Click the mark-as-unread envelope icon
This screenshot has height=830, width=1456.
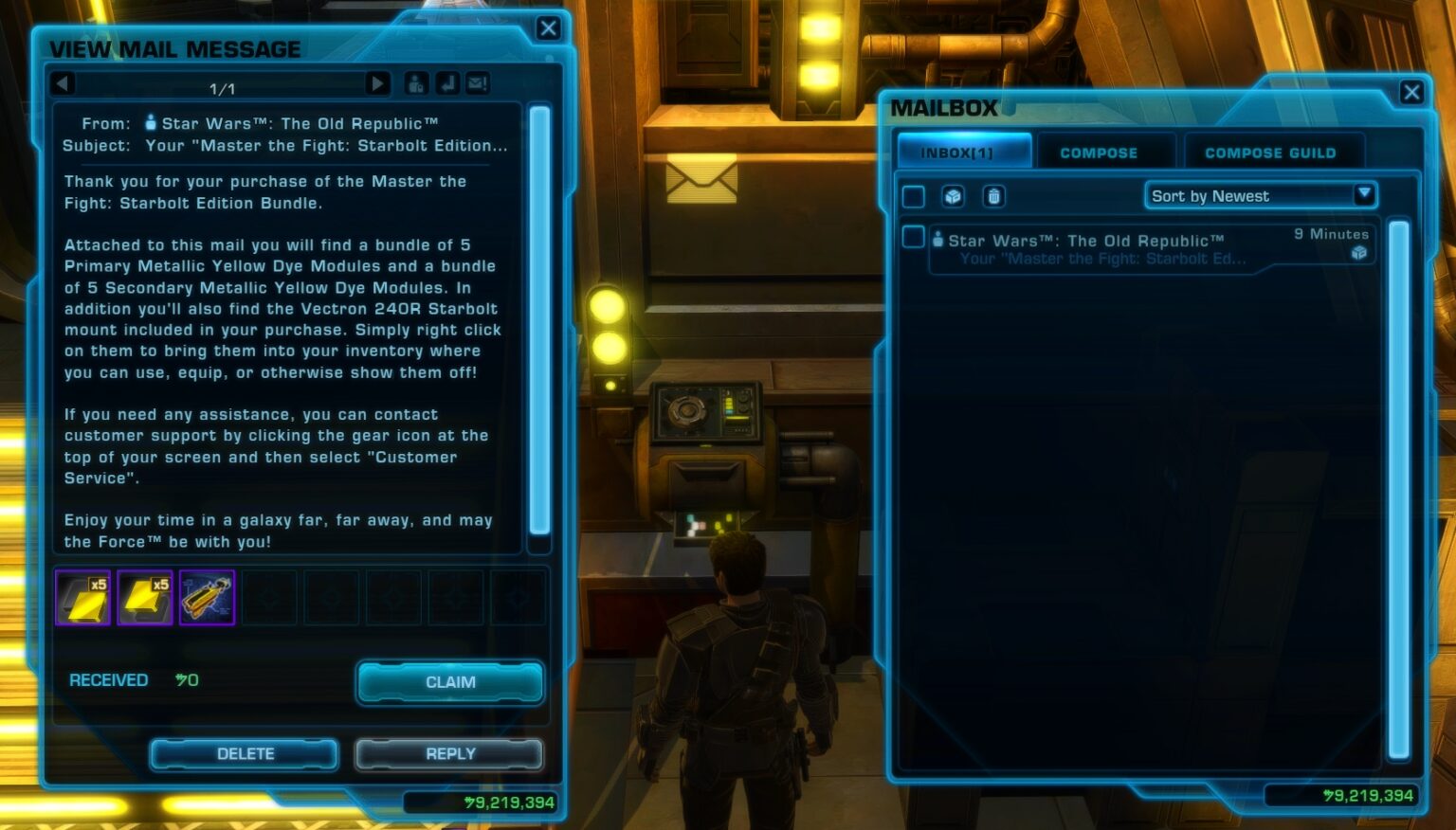[476, 83]
